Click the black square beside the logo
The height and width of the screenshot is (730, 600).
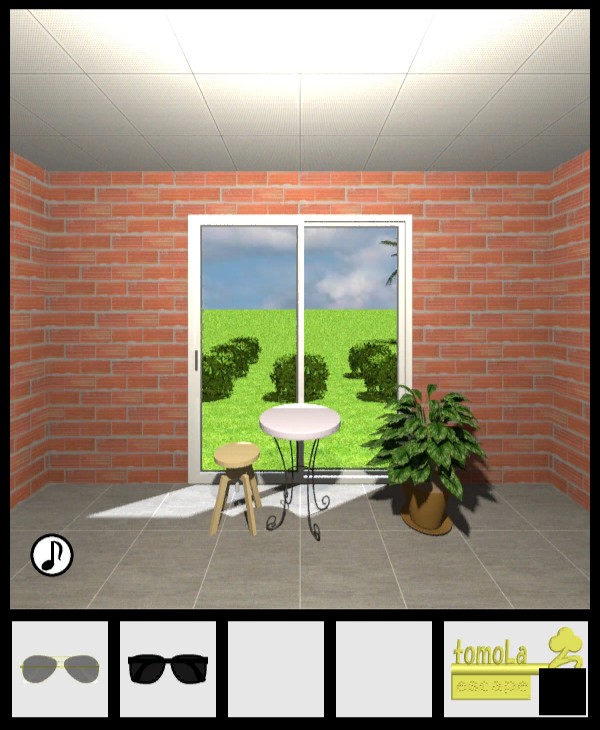click(562, 692)
